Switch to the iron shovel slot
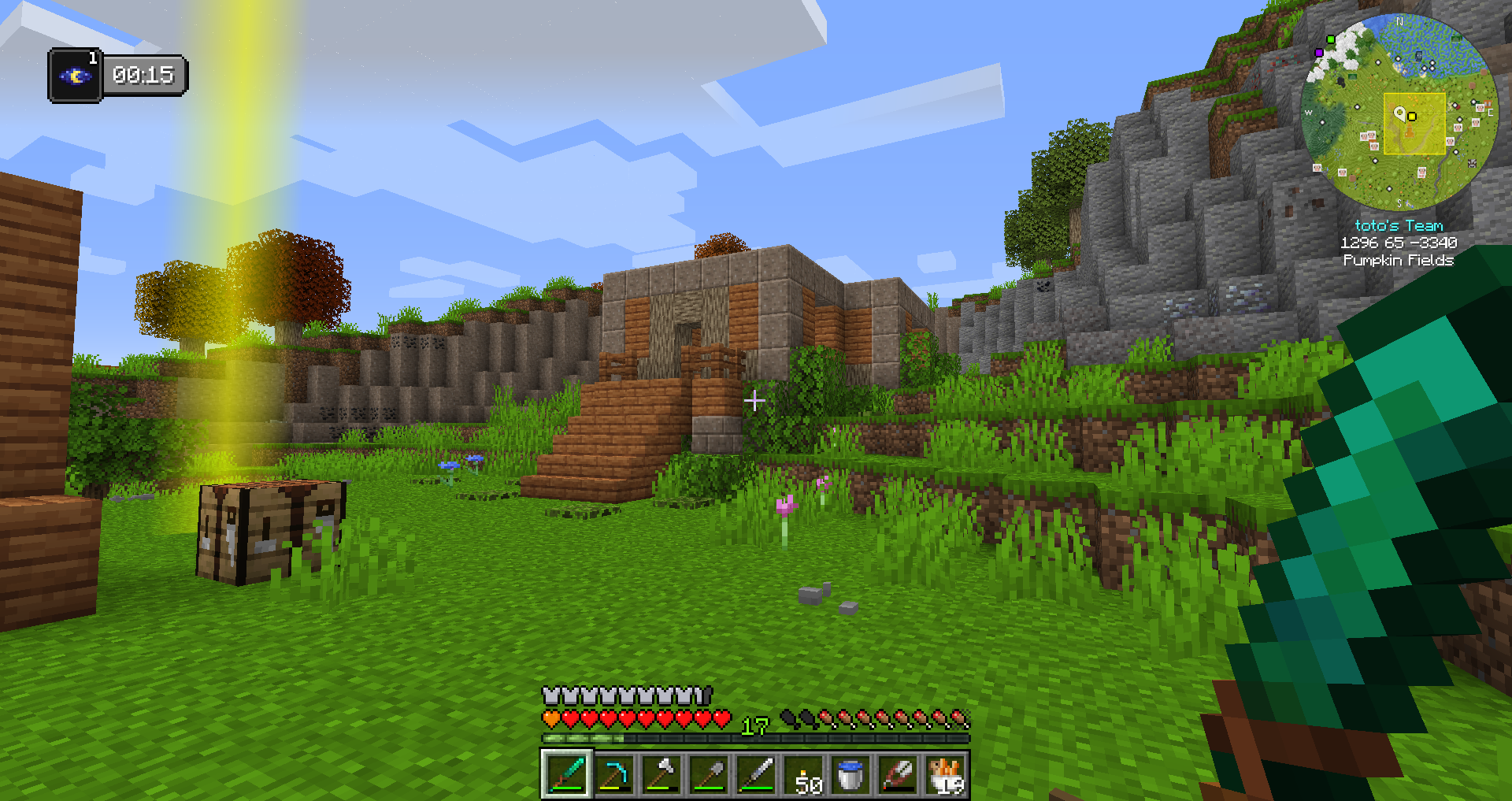Image resolution: width=1512 pixels, height=801 pixels. (x=709, y=775)
